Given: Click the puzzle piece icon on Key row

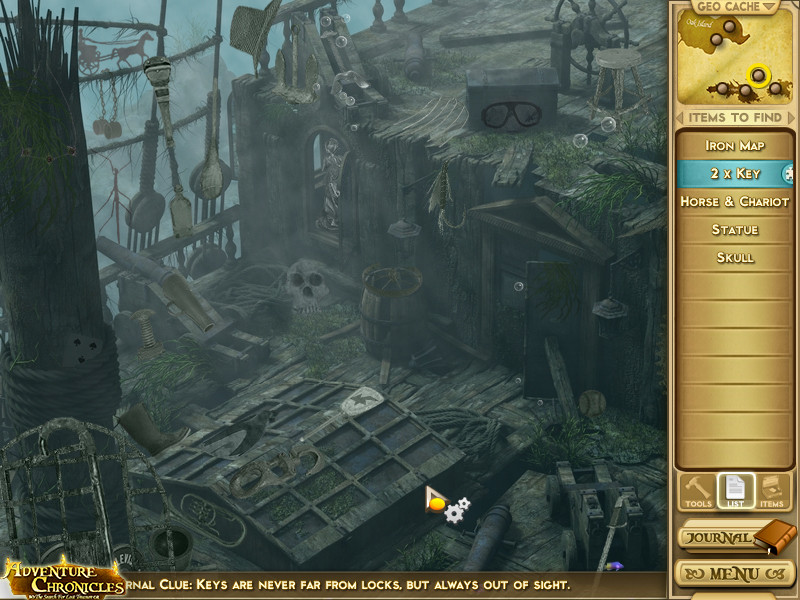Looking at the screenshot, I should pos(789,174).
